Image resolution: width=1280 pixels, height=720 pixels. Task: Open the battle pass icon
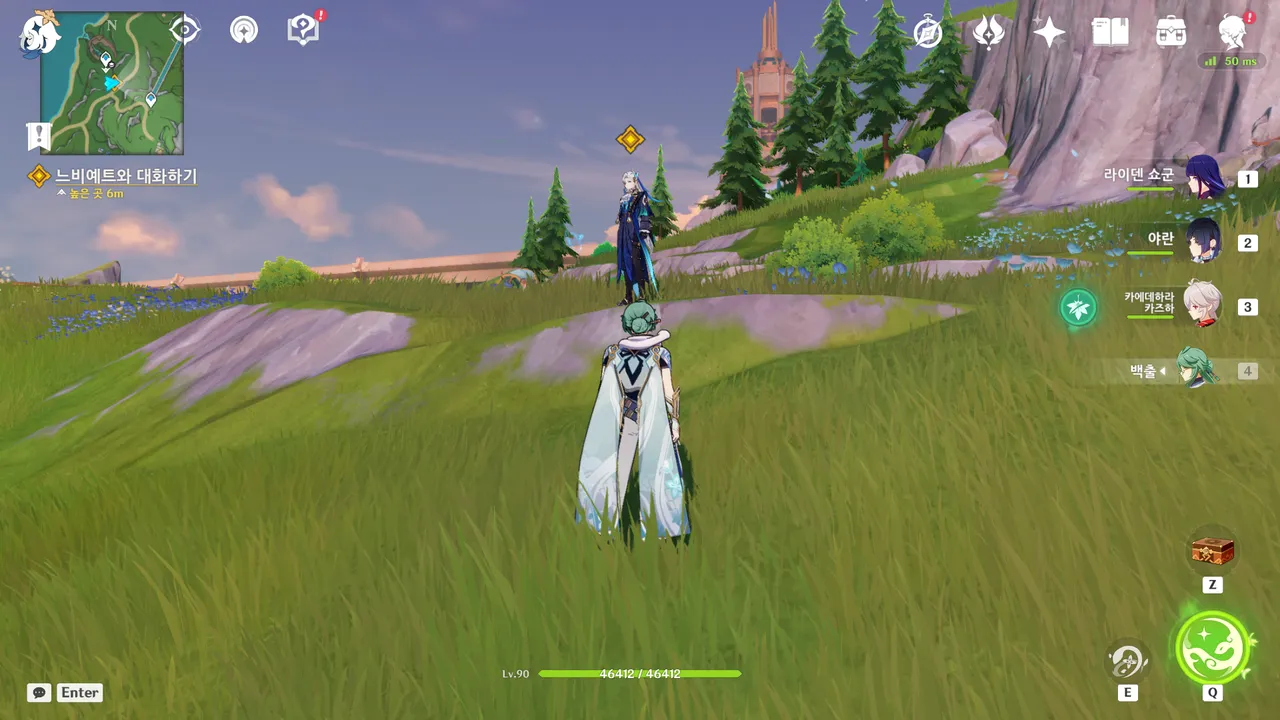pos(988,33)
